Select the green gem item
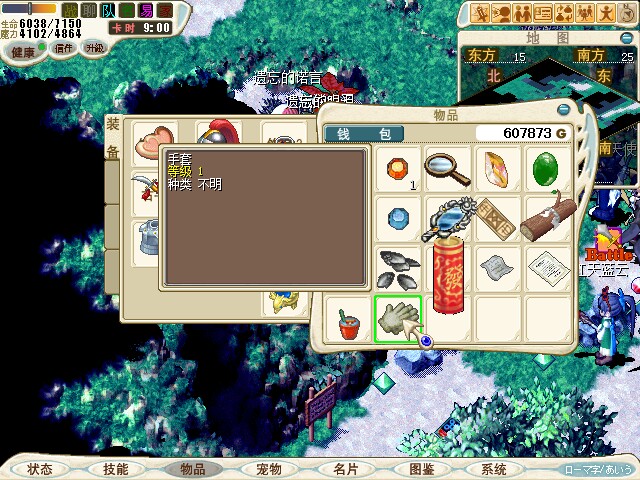The image size is (640, 480). (x=545, y=169)
